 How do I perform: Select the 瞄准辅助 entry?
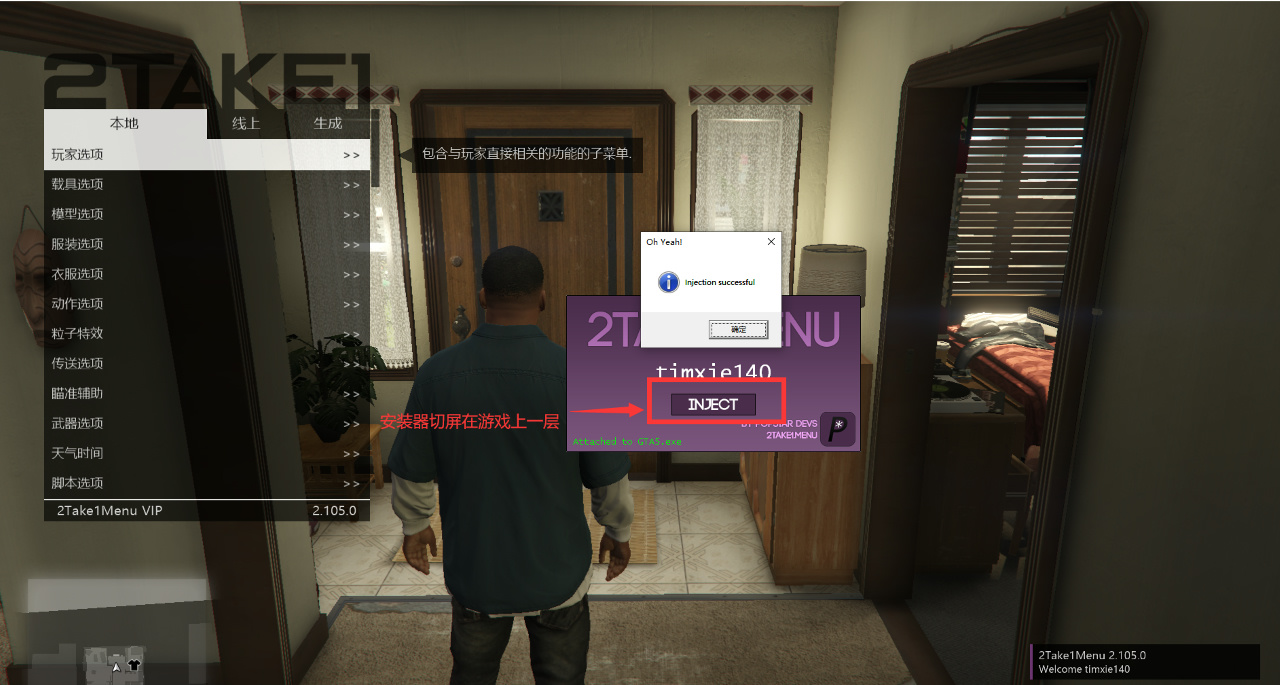pos(207,394)
